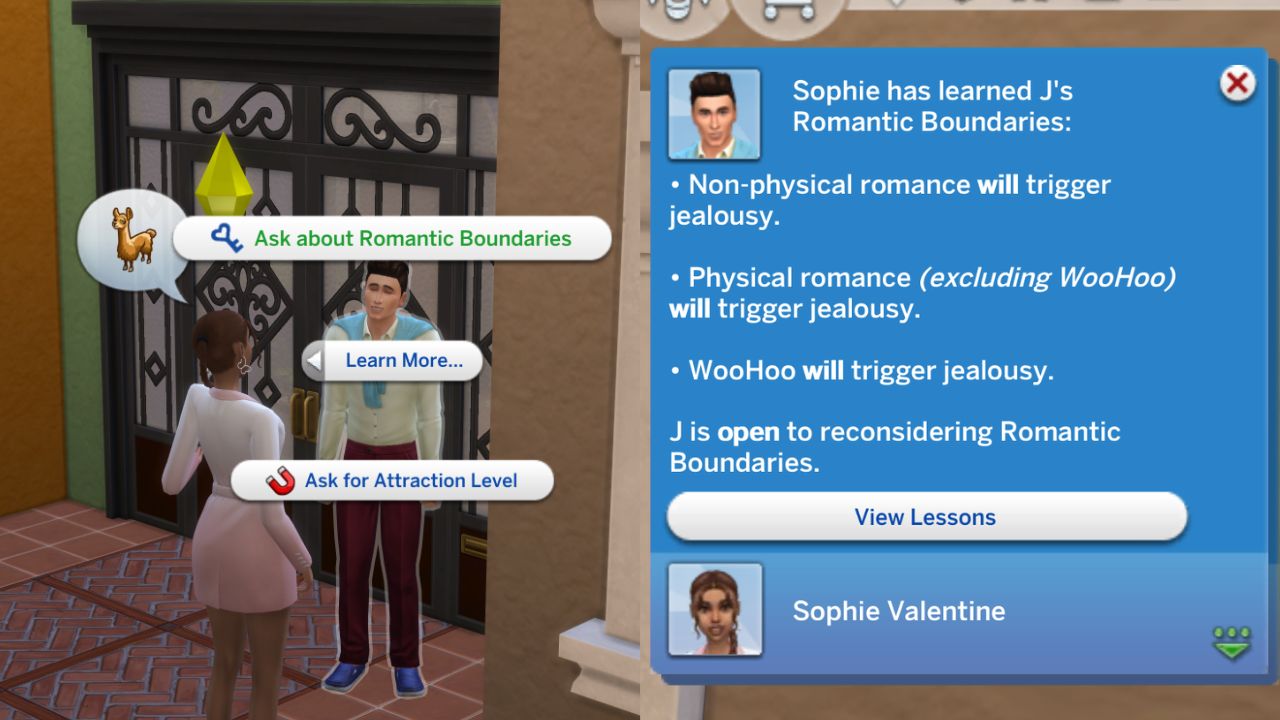The height and width of the screenshot is (720, 1280).
Task: Click the Sophie Valentine name text
Action: (x=899, y=611)
